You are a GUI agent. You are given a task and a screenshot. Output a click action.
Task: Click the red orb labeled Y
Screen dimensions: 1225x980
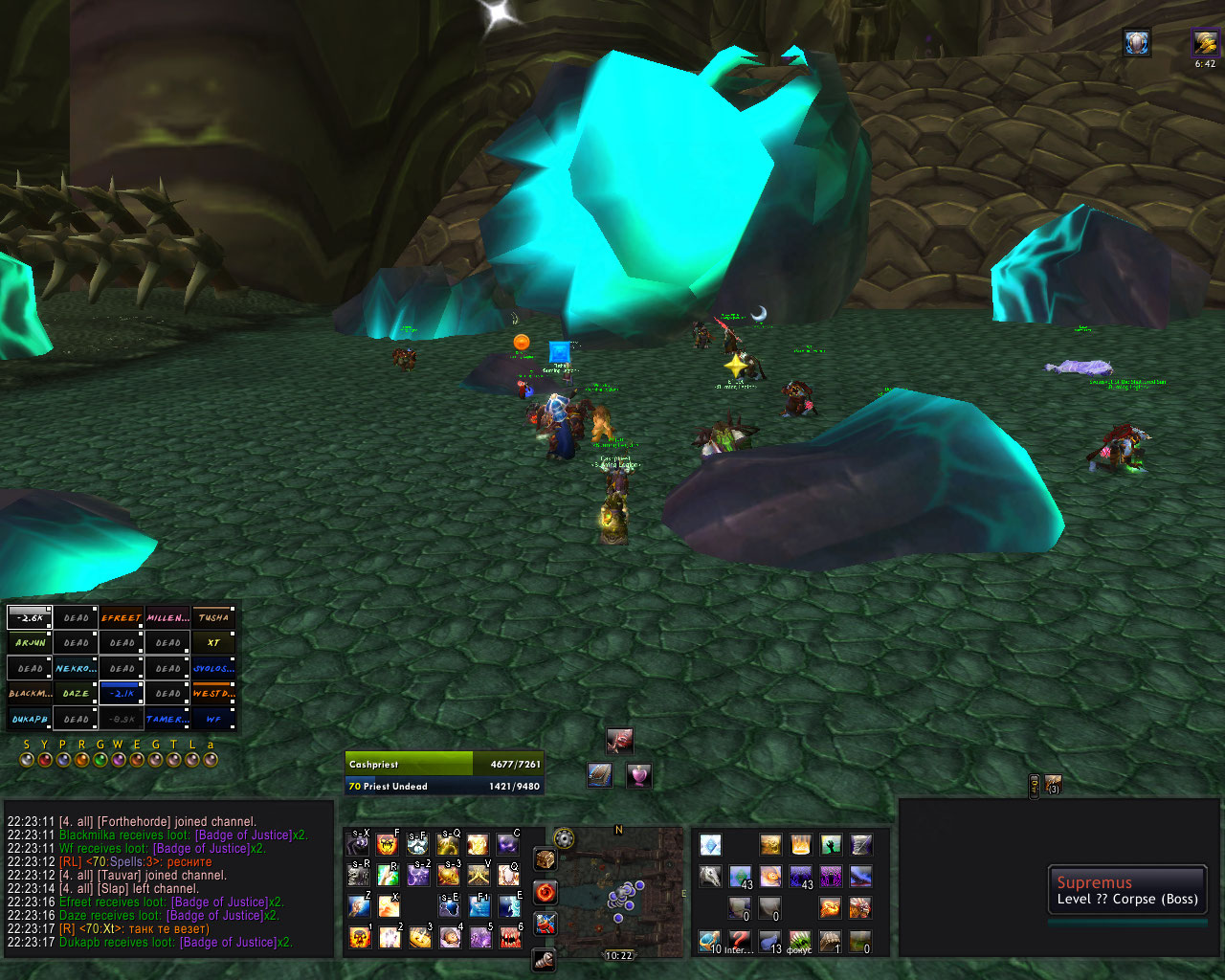click(x=45, y=760)
